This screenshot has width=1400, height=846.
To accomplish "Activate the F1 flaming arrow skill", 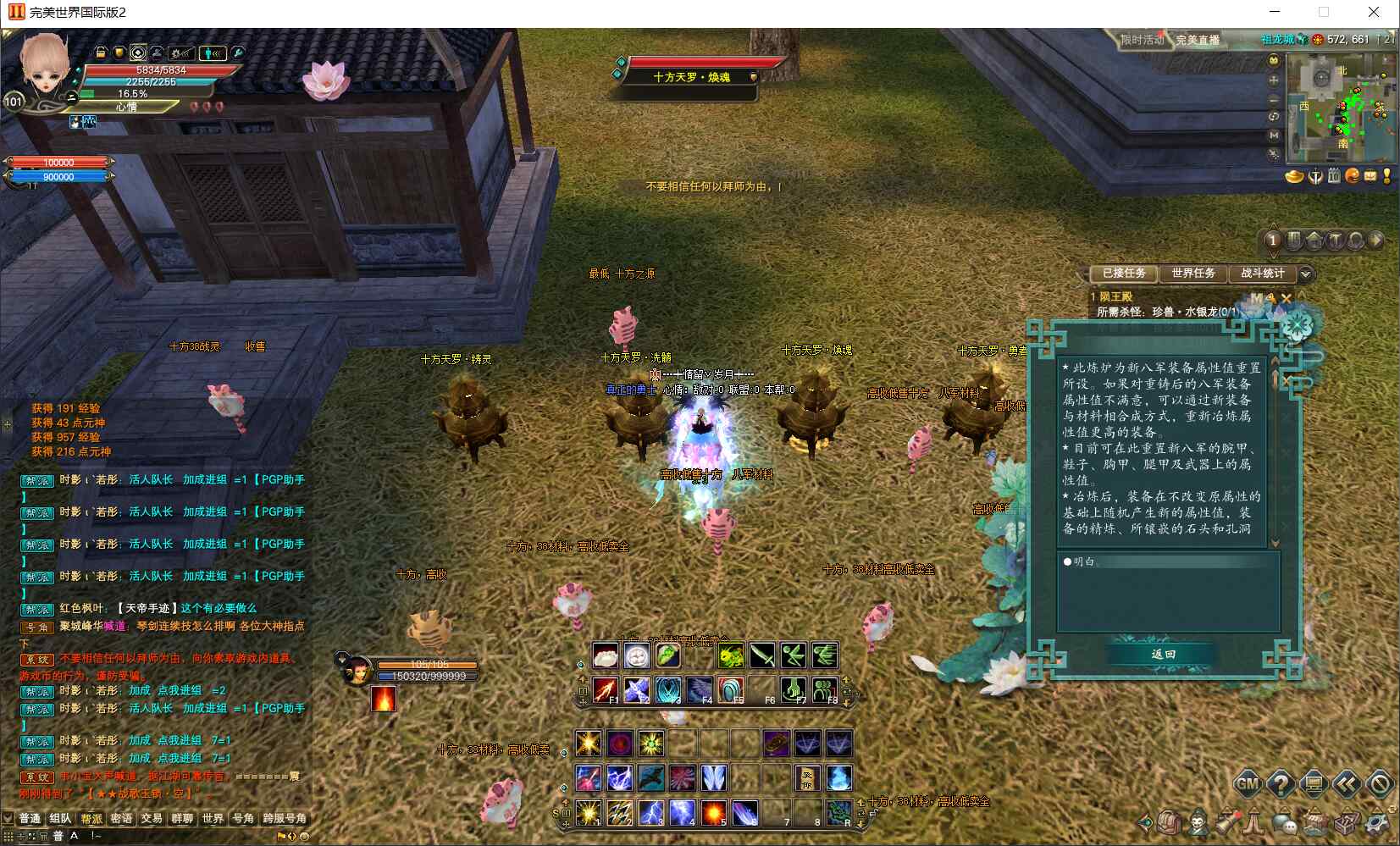I will pyautogui.click(x=605, y=689).
